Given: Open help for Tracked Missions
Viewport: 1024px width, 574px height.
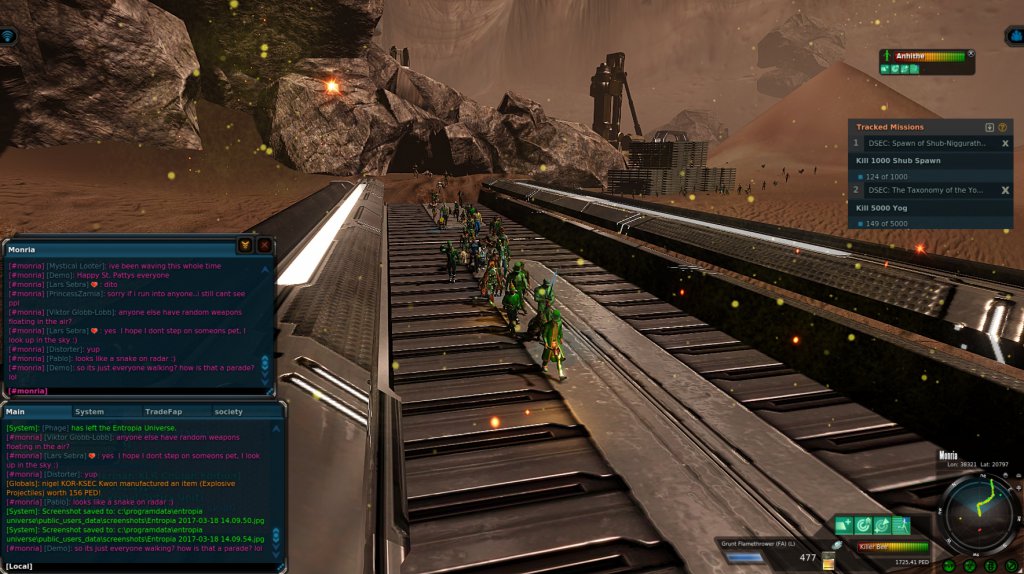Looking at the screenshot, I should tap(1002, 127).
